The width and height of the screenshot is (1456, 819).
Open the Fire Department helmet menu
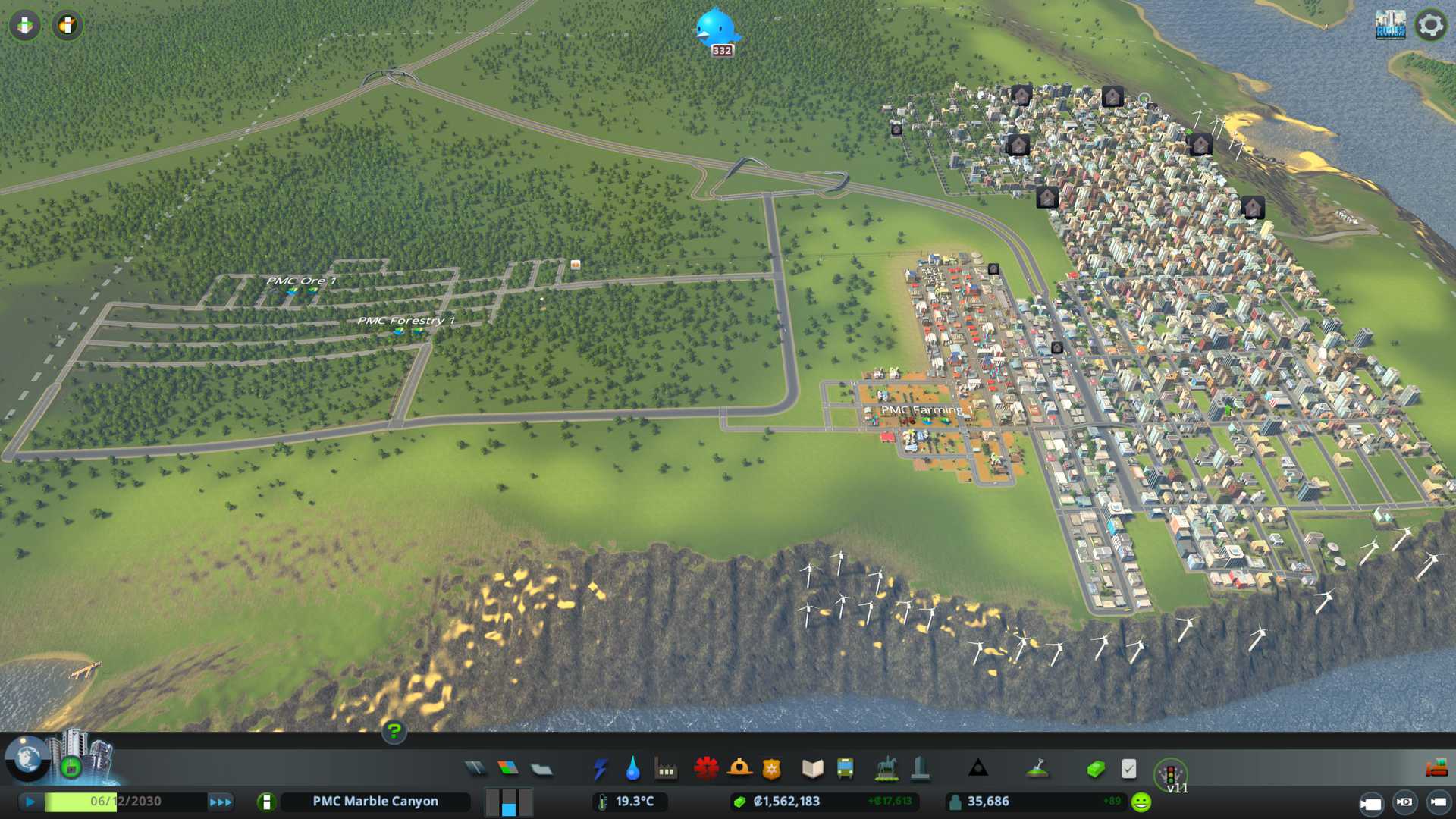tap(739, 769)
